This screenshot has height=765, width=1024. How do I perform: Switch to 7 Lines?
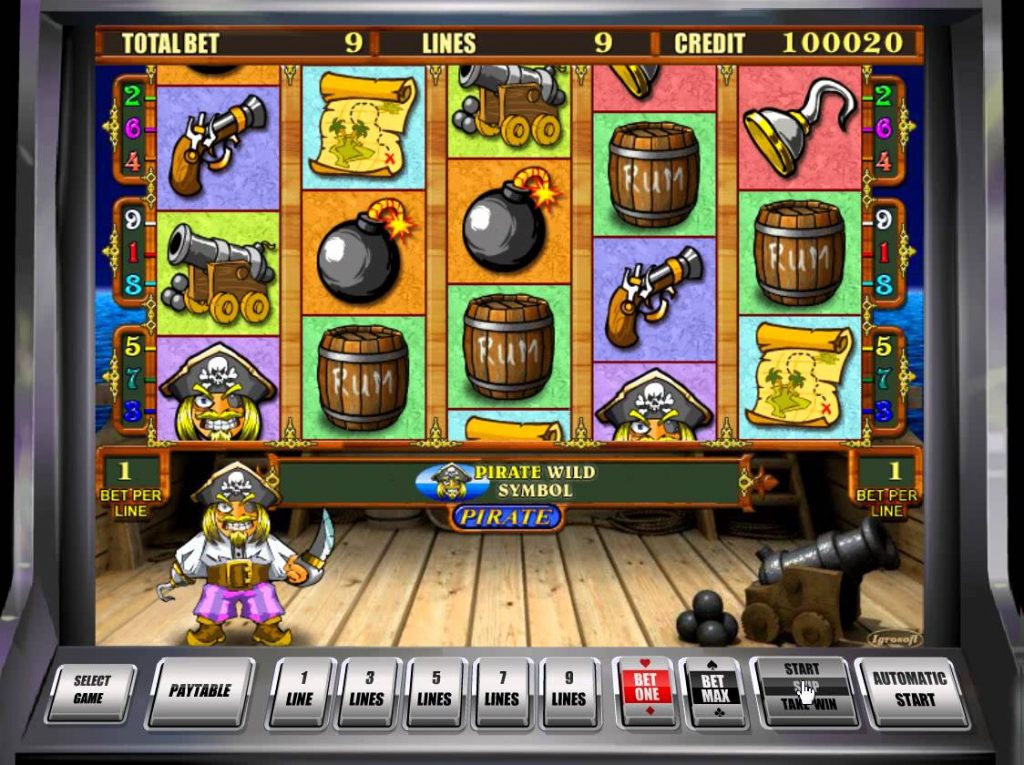[x=501, y=691]
